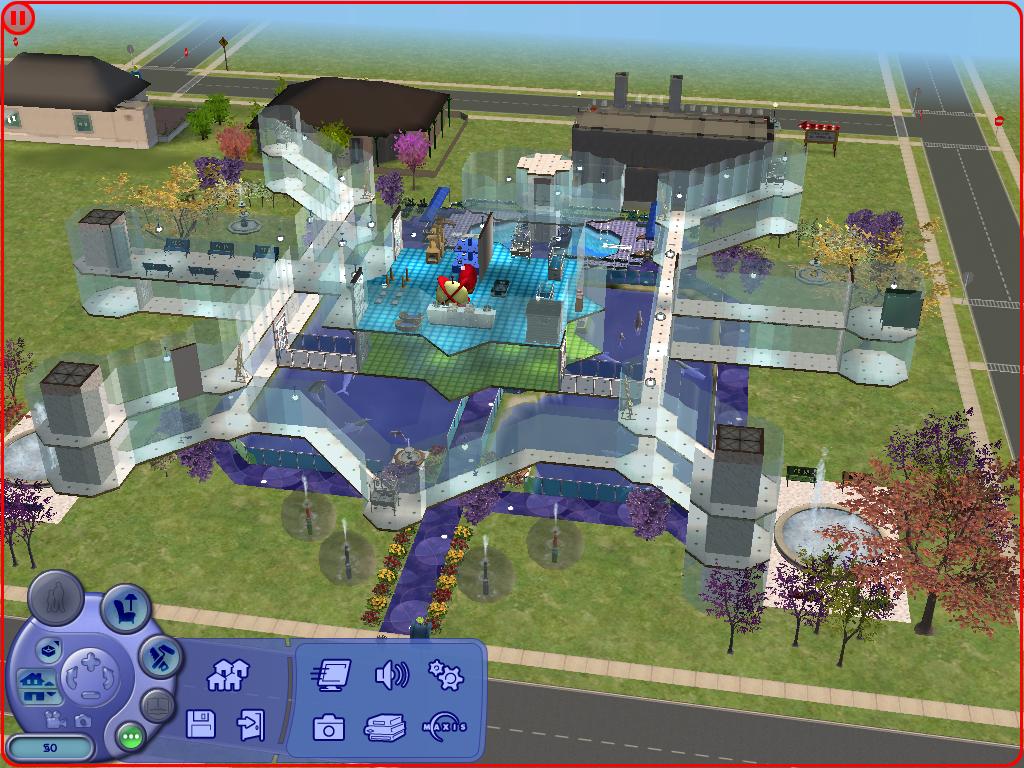The width and height of the screenshot is (1024, 768).
Task: Change the wall view cube button
Action: pyautogui.click(x=49, y=651)
